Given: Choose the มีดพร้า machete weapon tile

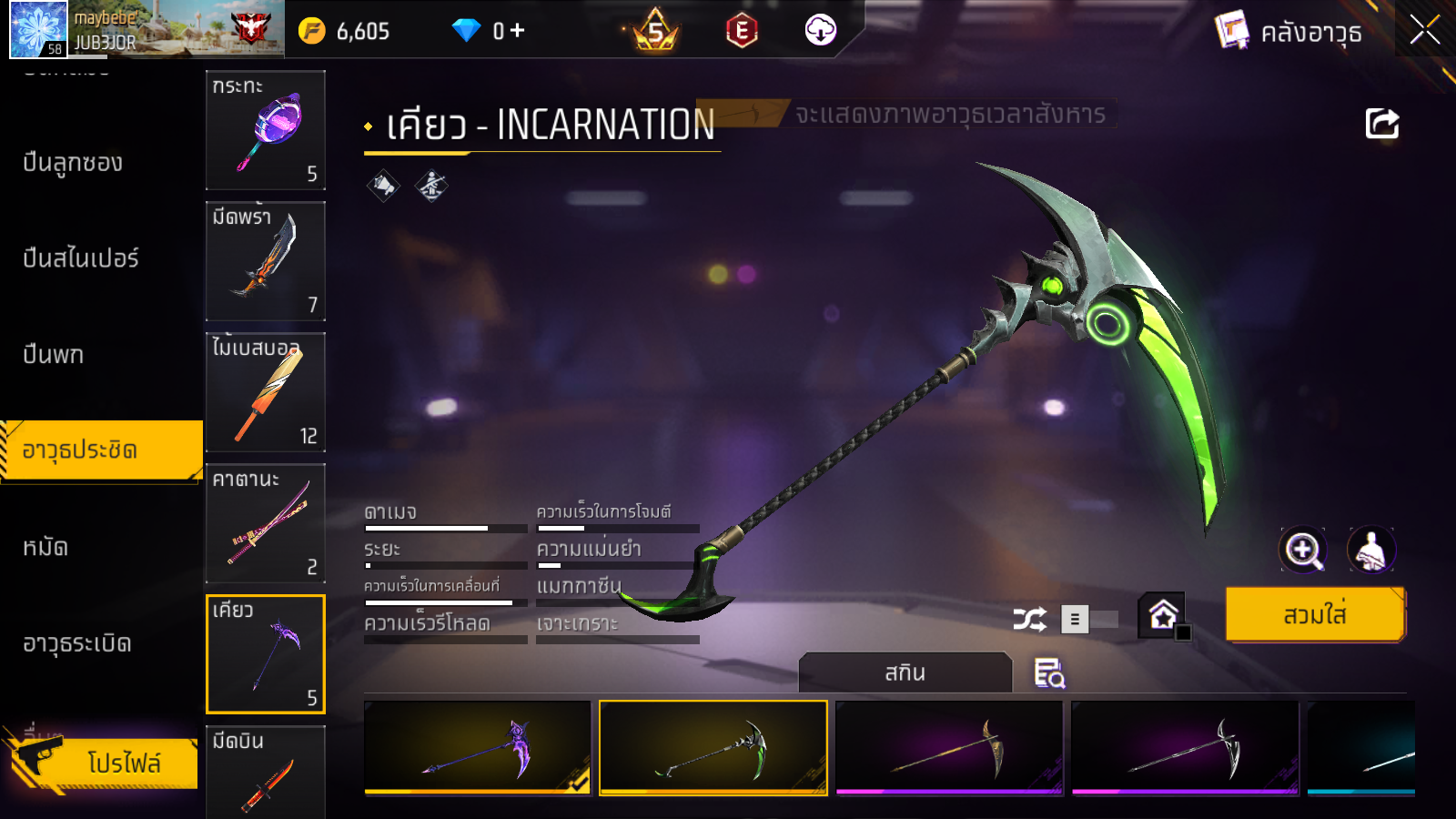Looking at the screenshot, I should pyautogui.click(x=265, y=261).
